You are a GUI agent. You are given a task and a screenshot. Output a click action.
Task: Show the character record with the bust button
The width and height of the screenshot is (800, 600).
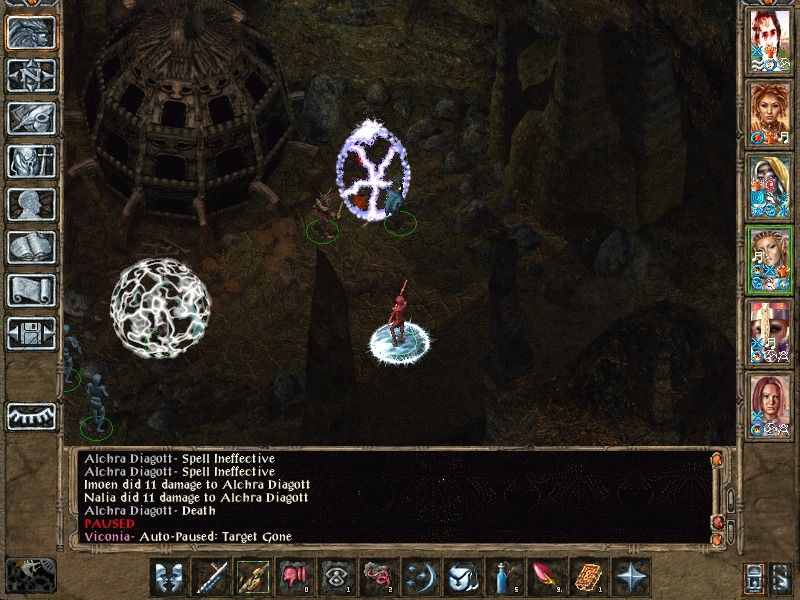30,204
